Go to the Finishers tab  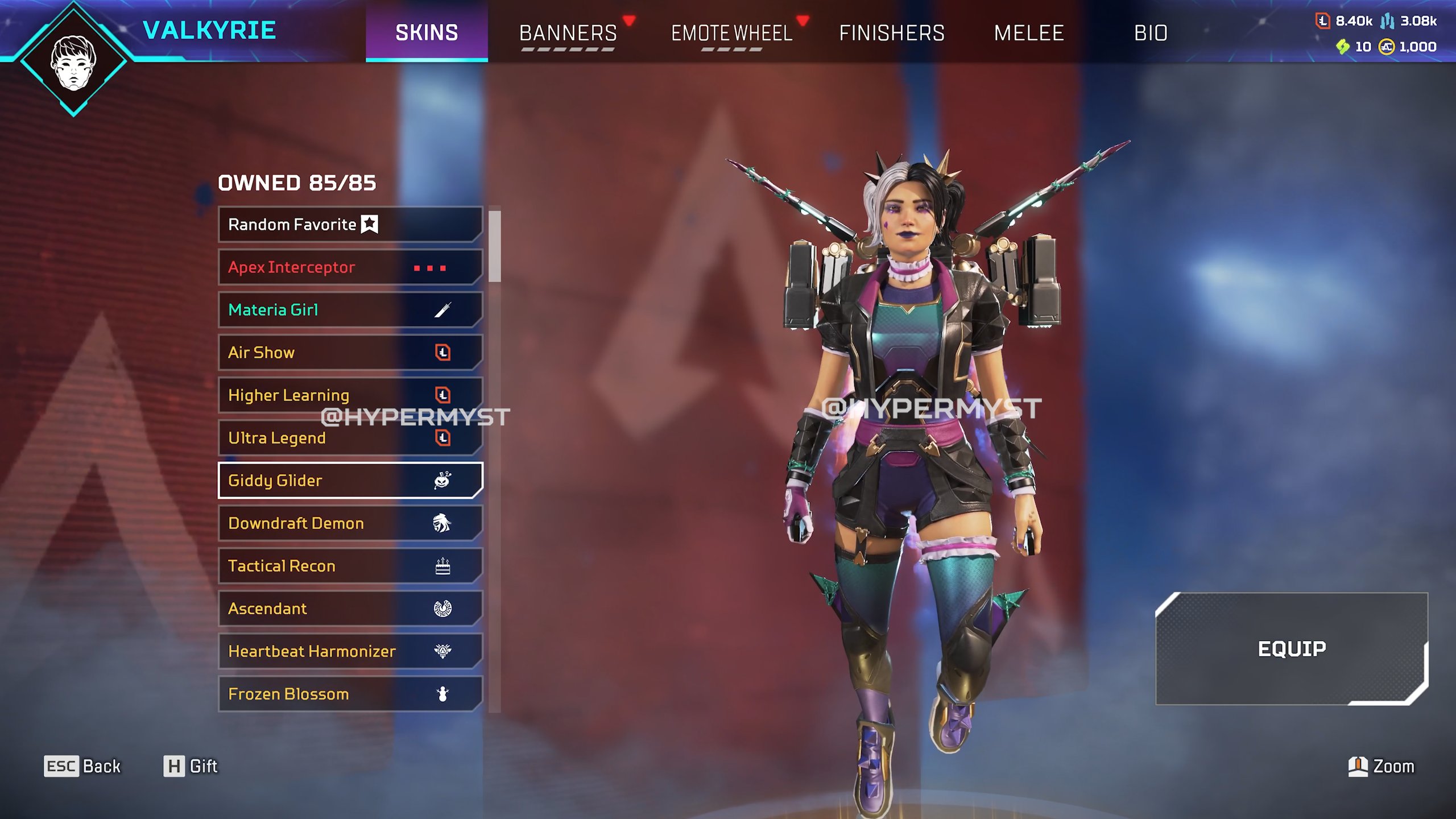point(891,32)
